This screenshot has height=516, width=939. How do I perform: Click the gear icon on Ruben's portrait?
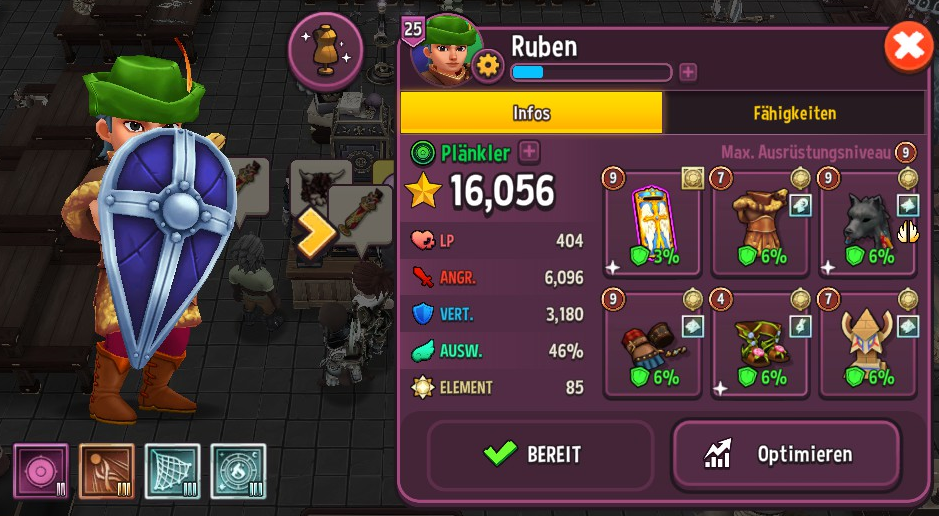click(488, 66)
